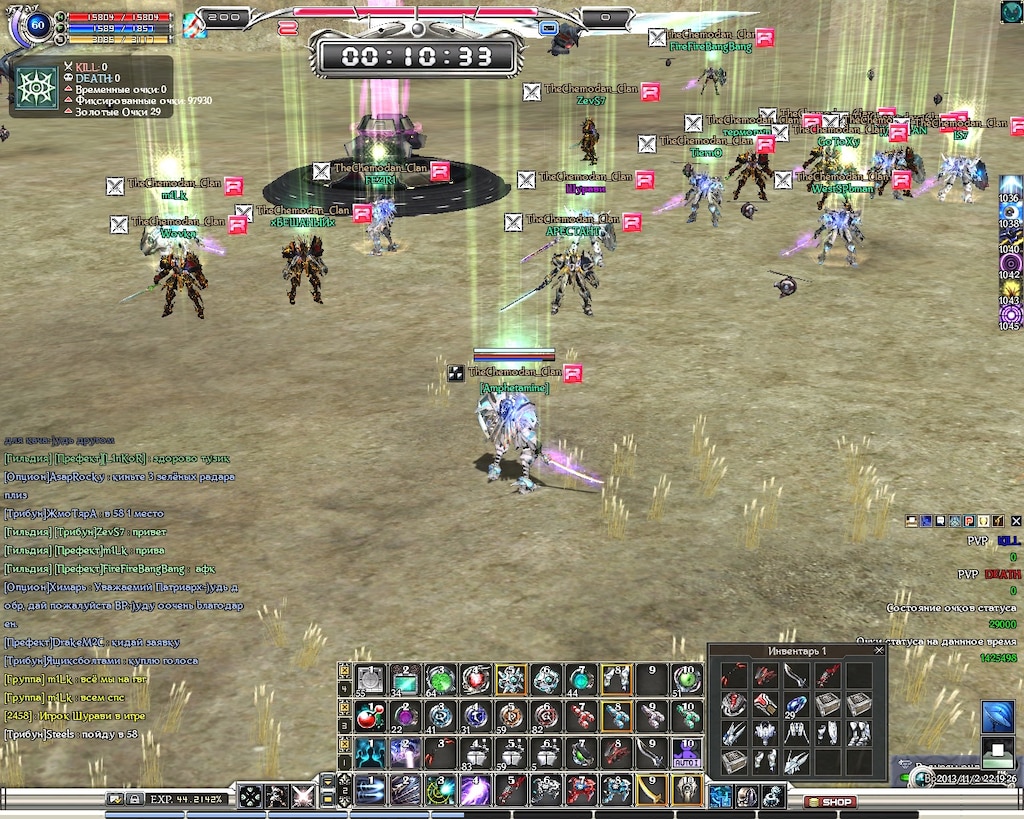Select the blue crystal stack of 29

point(796,705)
